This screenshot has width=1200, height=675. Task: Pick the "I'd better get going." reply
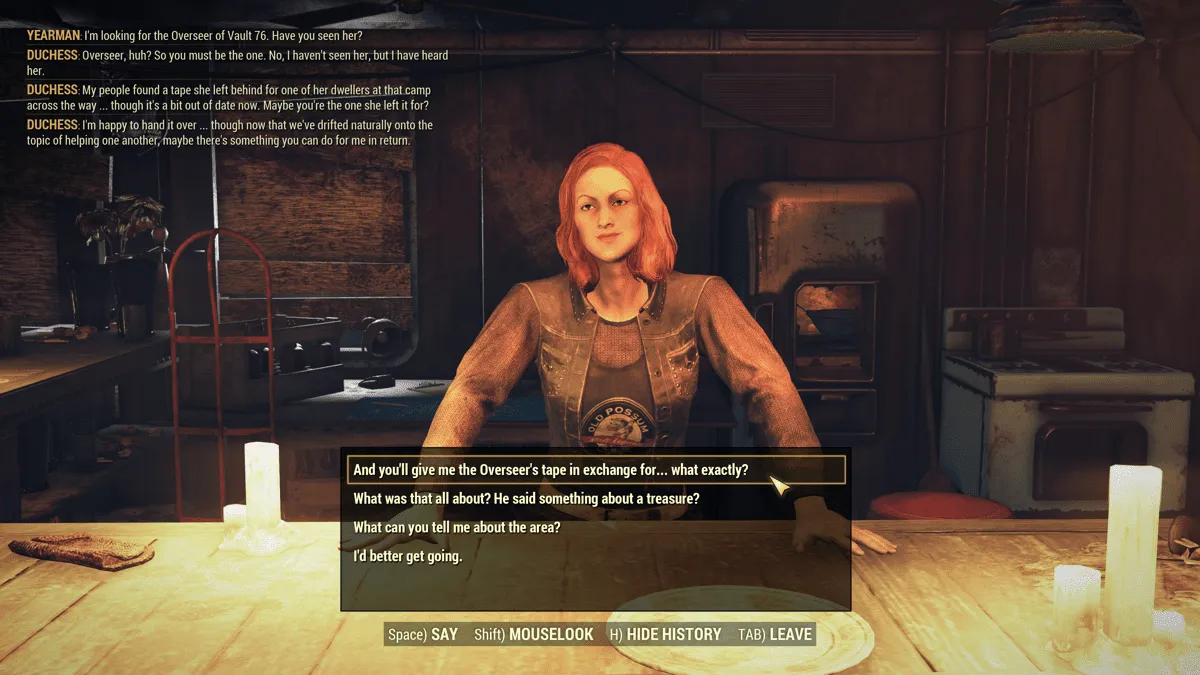pyautogui.click(x=408, y=556)
